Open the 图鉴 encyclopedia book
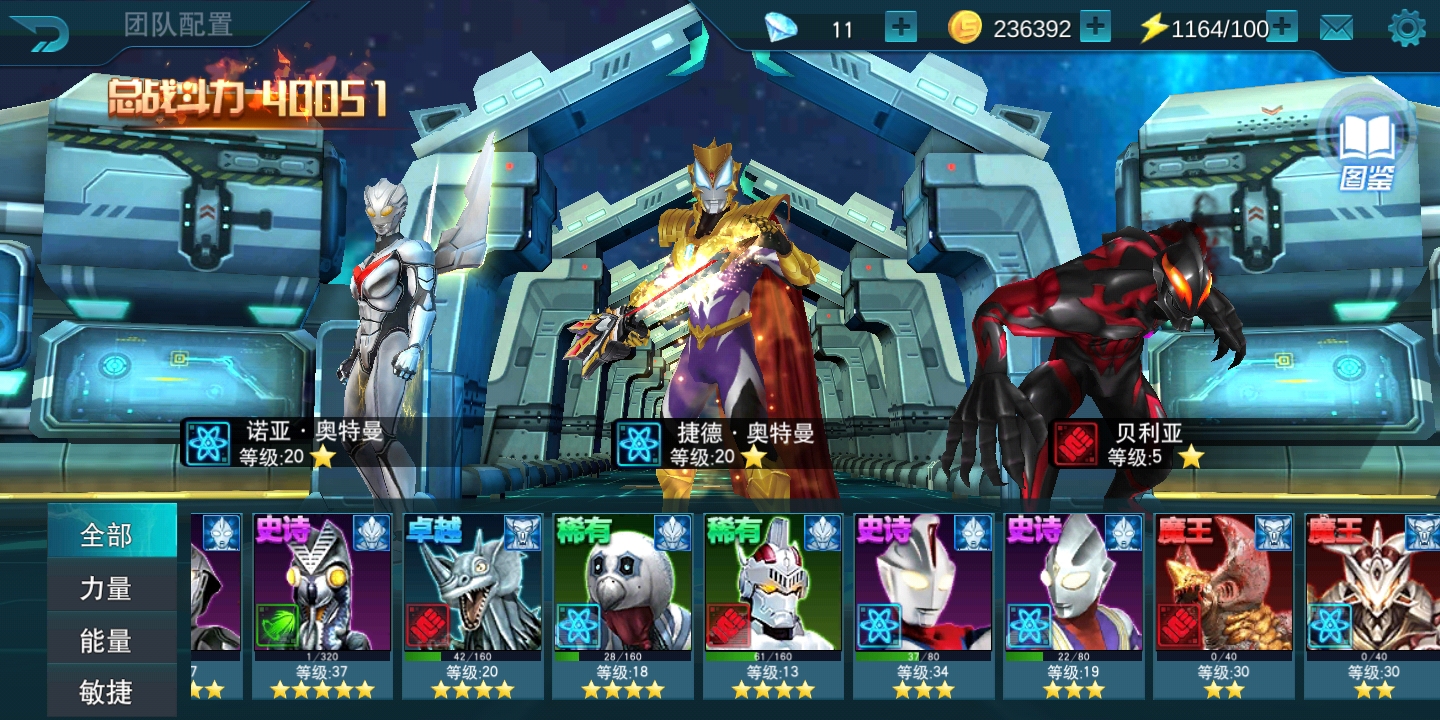1440x720 pixels. point(1366,150)
